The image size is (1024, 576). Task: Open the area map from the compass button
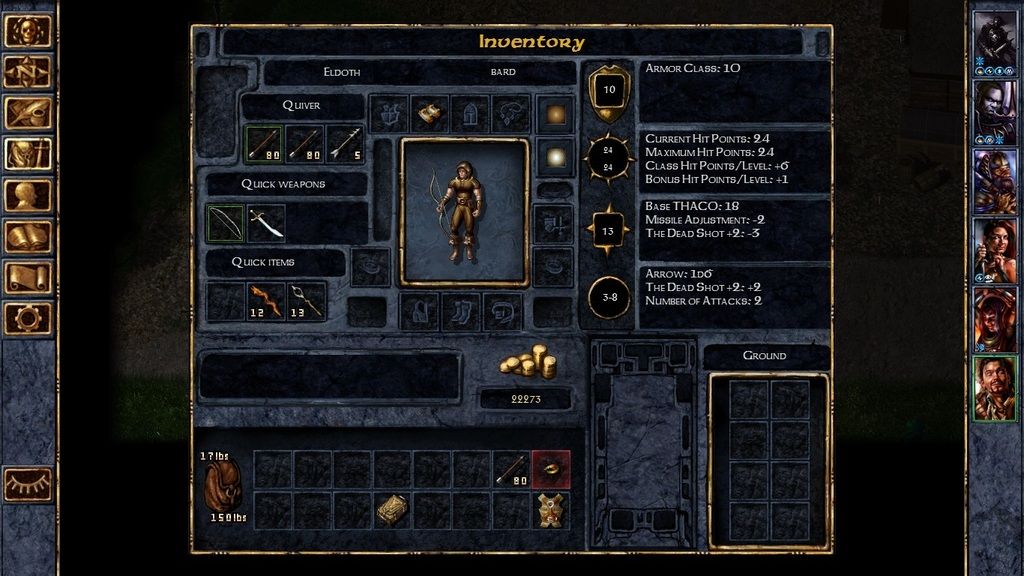pos(28,72)
